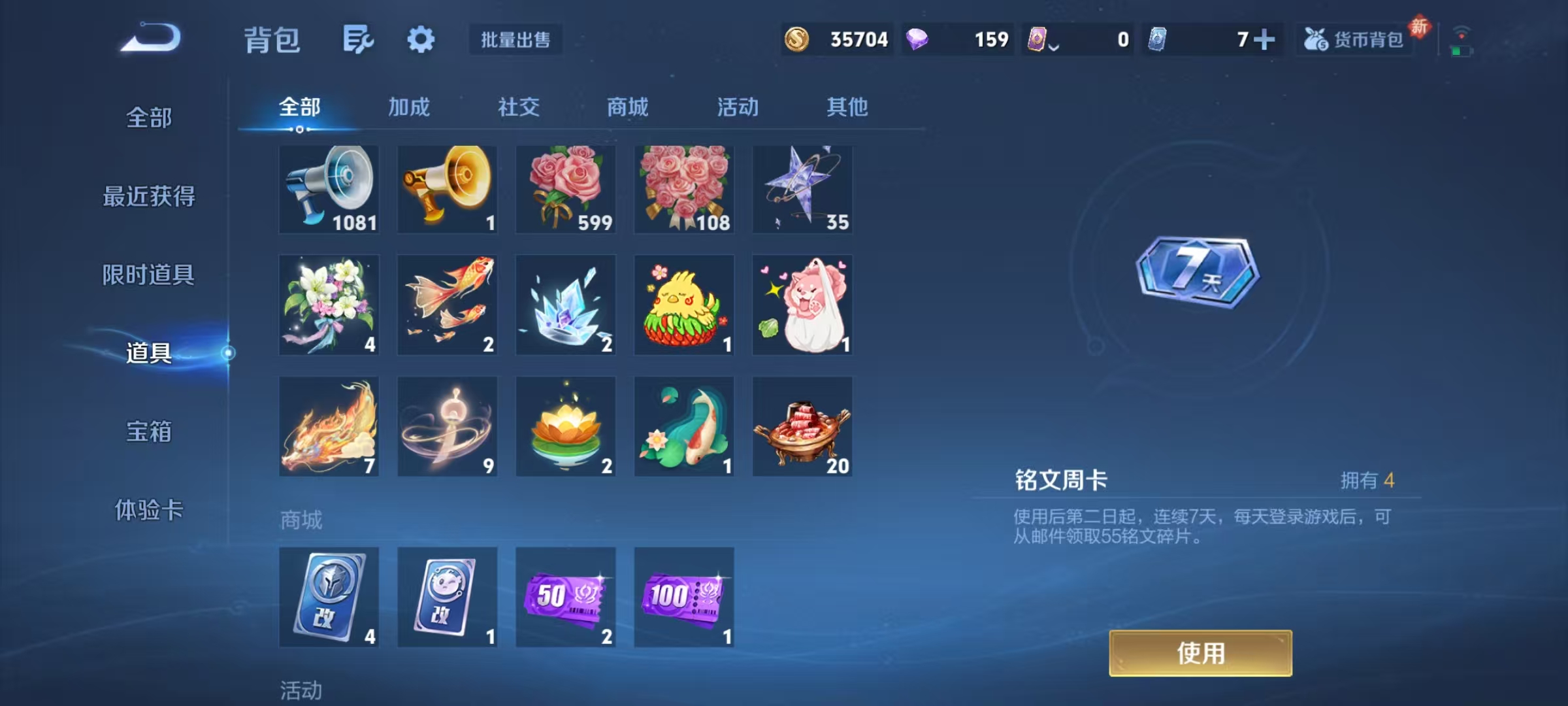Click the gold coin currency icon
The width and height of the screenshot is (1568, 706).
798,41
